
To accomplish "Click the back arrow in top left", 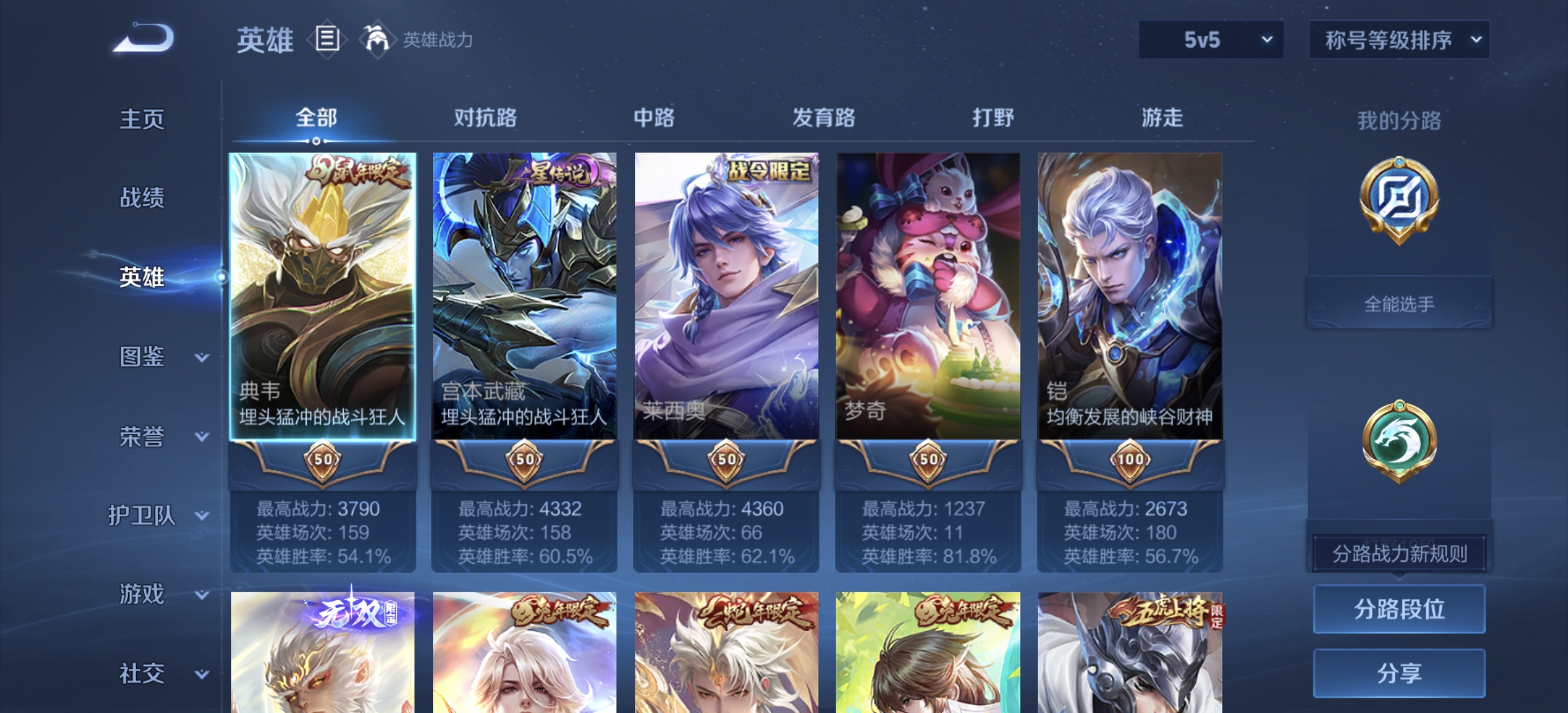I will [141, 40].
